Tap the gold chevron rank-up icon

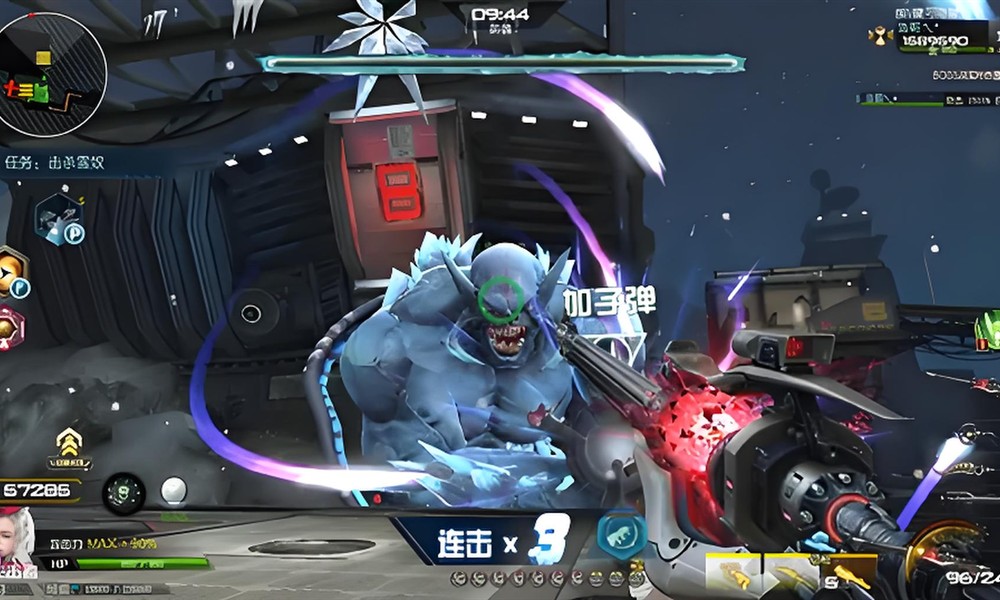(68, 444)
